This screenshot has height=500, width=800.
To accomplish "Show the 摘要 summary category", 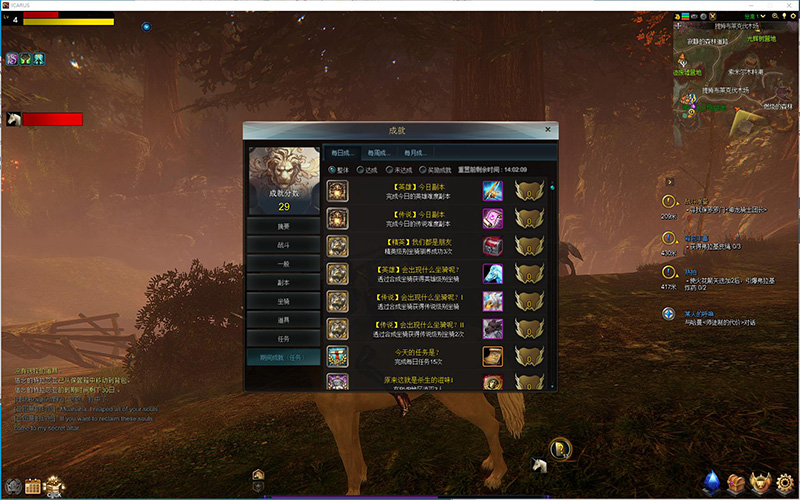I will (x=284, y=224).
